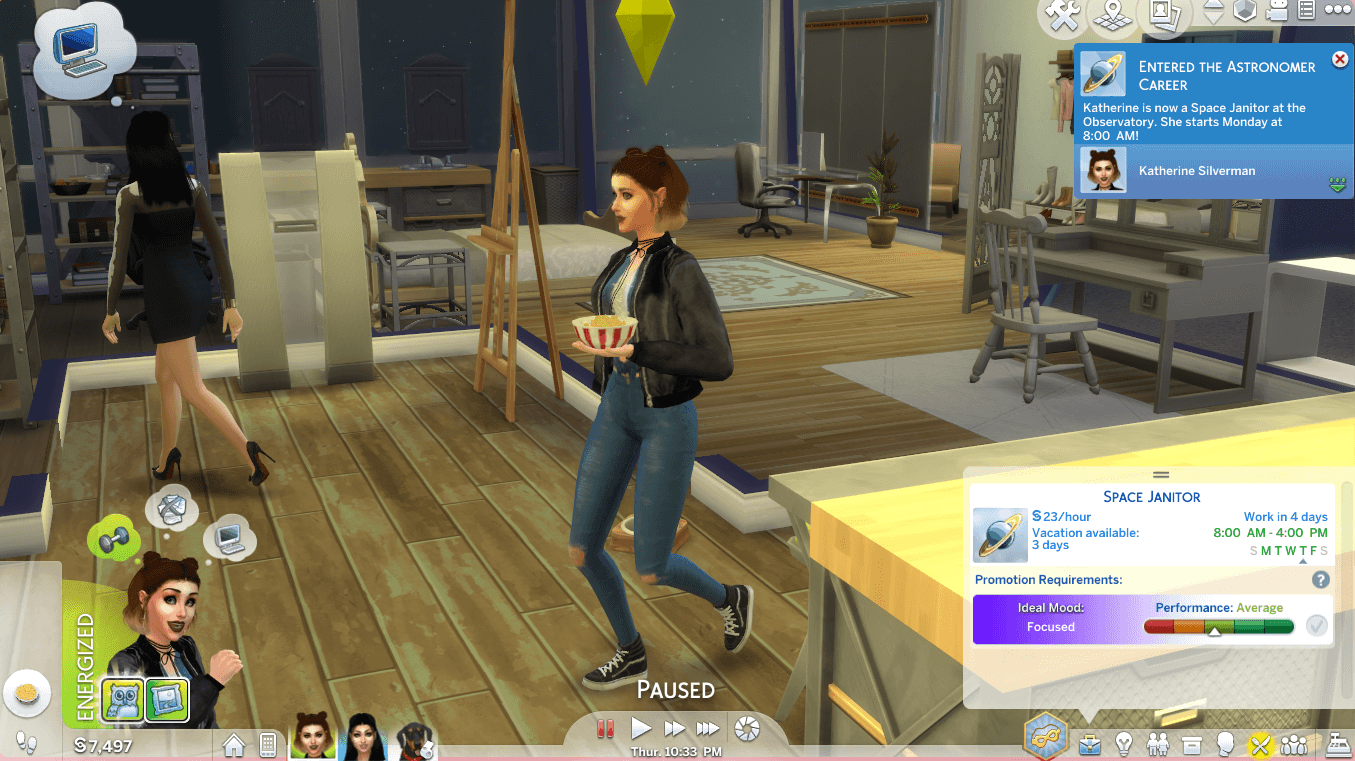This screenshot has width=1355, height=761.
Task: Set game speed to ultra speed
Action: 708,728
